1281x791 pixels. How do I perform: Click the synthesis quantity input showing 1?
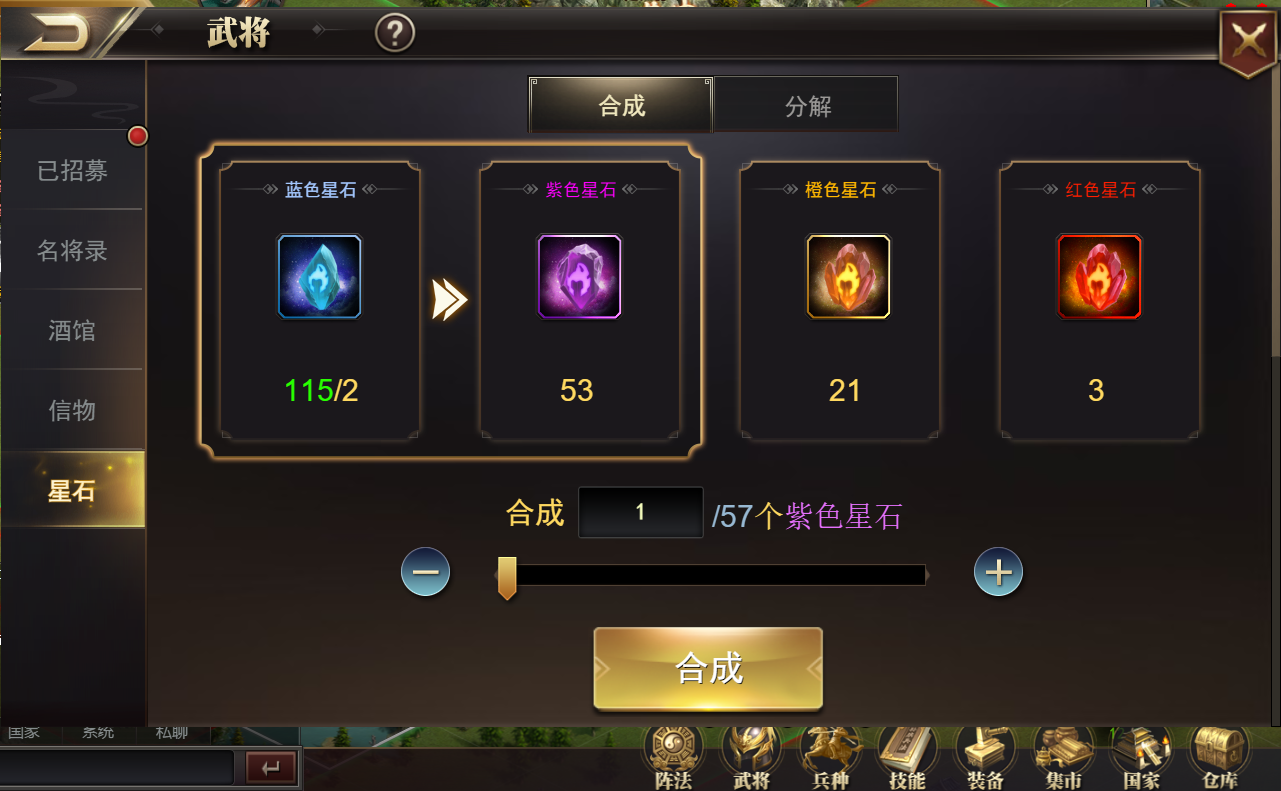640,512
